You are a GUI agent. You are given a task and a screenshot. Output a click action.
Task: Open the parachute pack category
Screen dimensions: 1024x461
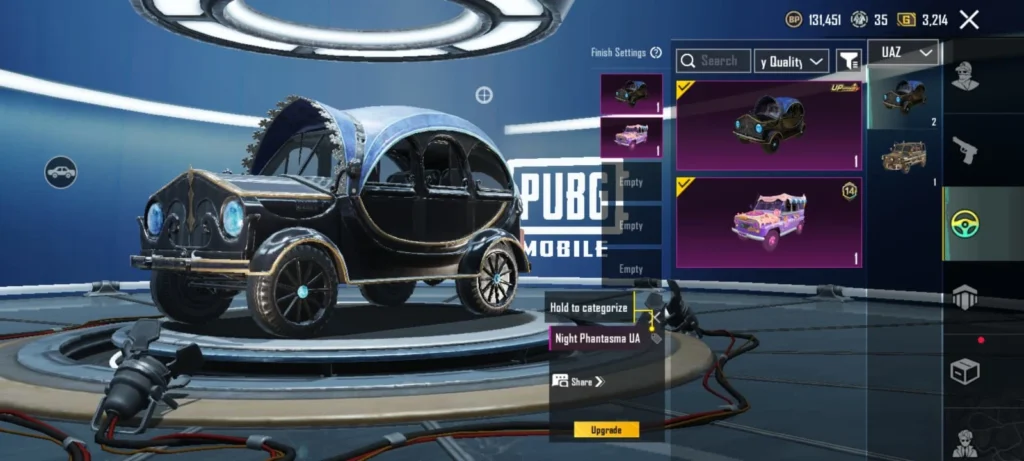(x=965, y=297)
